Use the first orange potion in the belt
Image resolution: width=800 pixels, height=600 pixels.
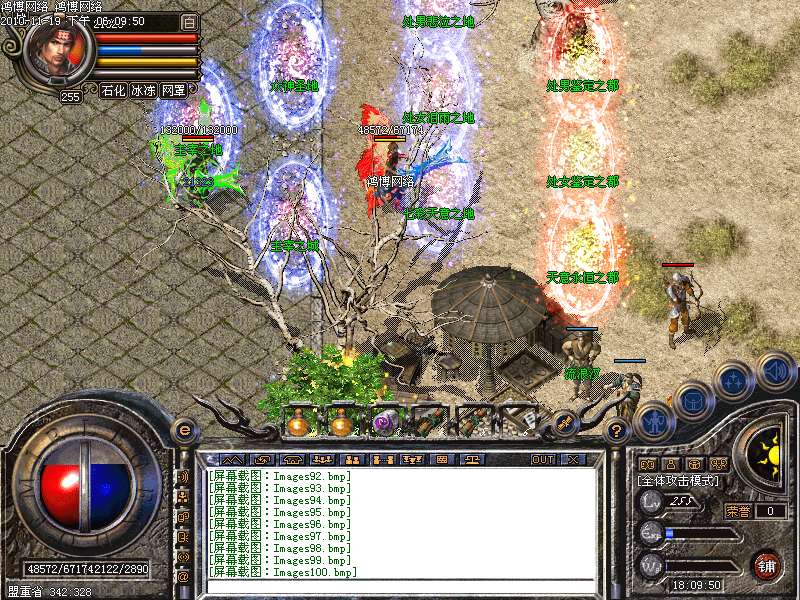297,422
